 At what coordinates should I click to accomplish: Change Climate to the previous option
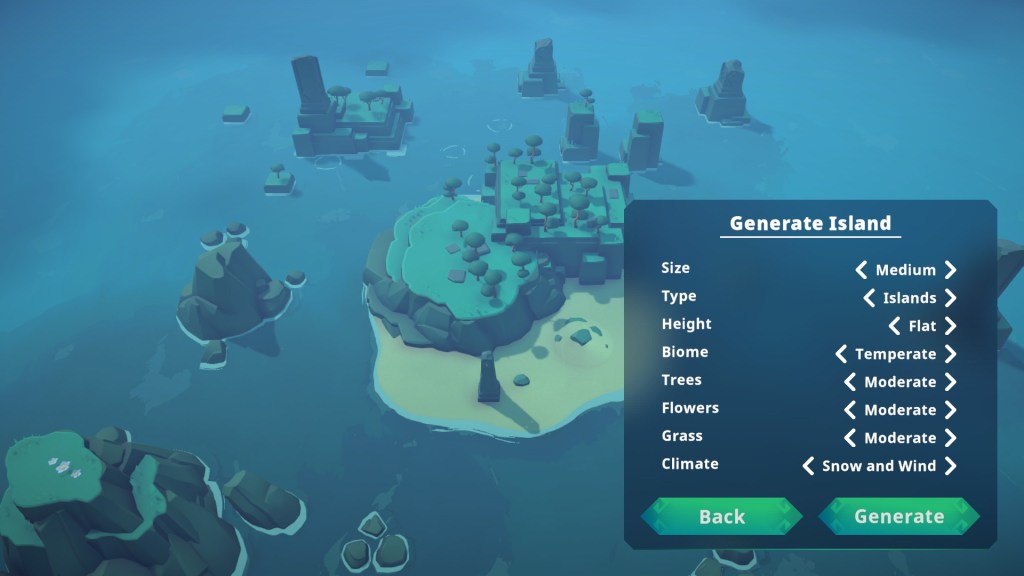point(808,466)
